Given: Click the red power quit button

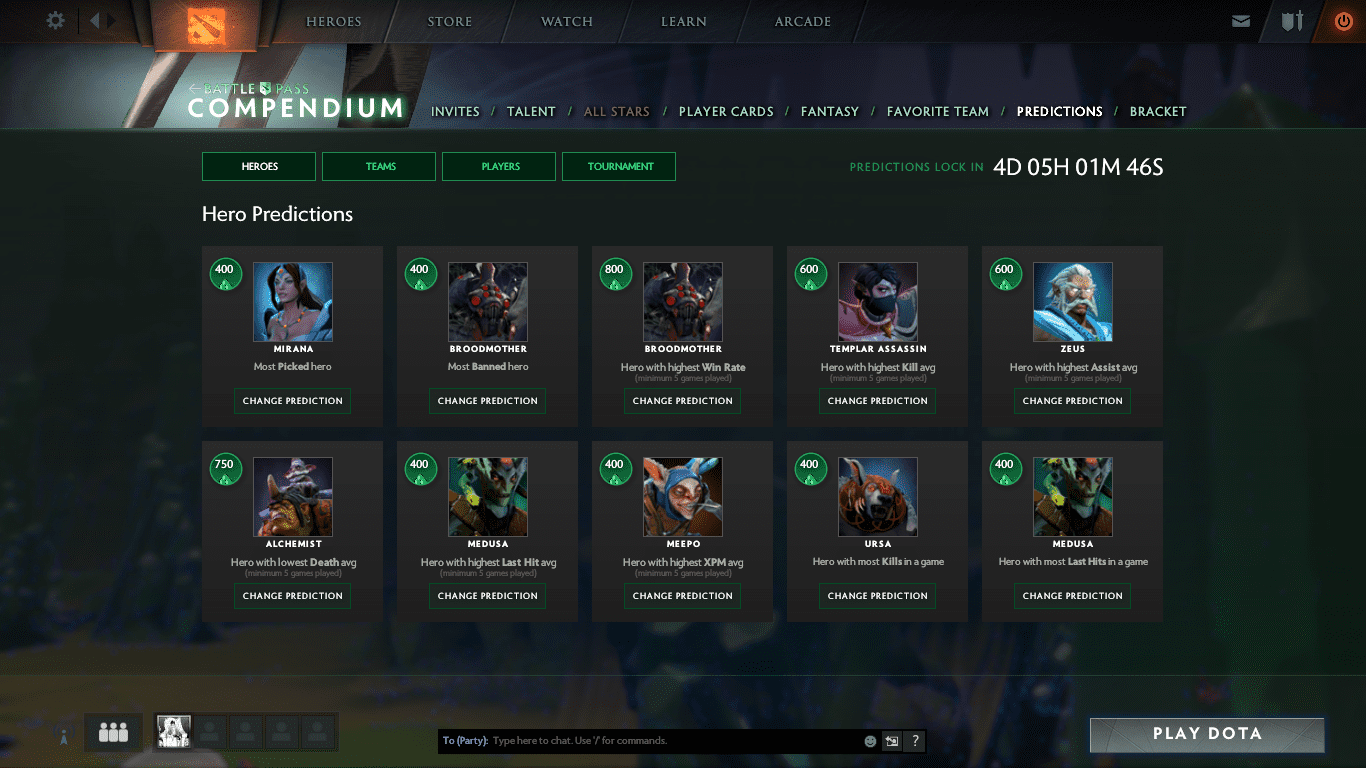Looking at the screenshot, I should [x=1343, y=21].
